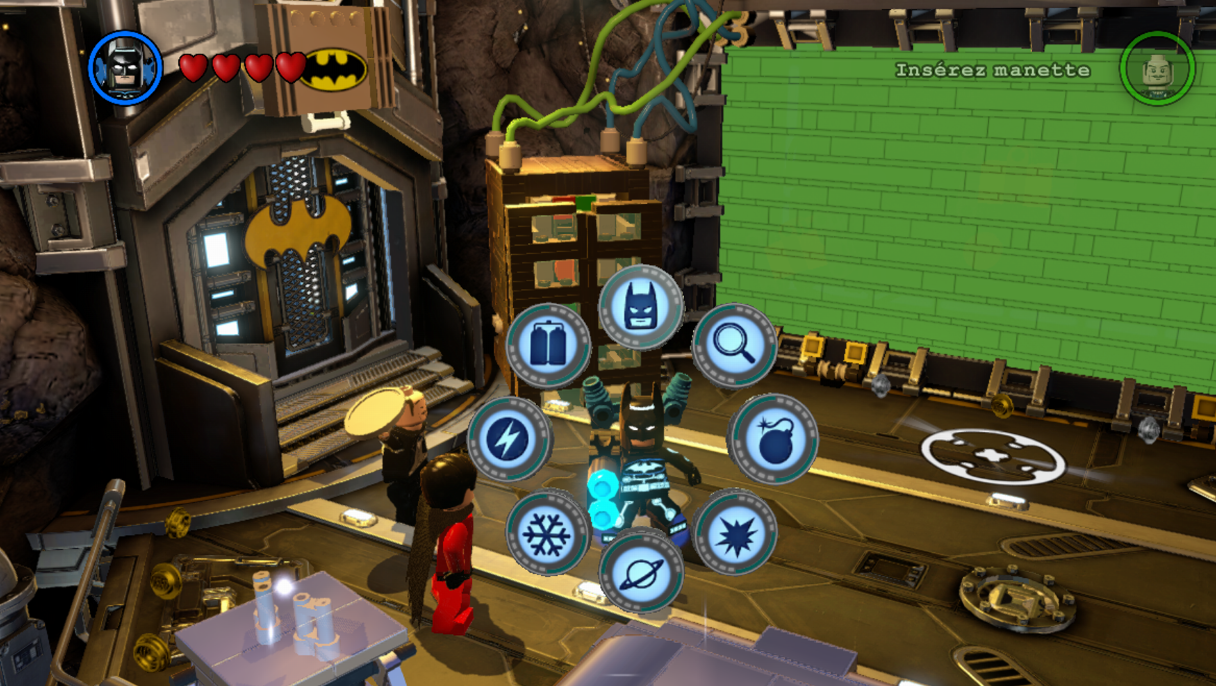Viewport: 1216px width, 686px height.
Task: Click the Batman character portrait
Action: [x=125, y=67]
